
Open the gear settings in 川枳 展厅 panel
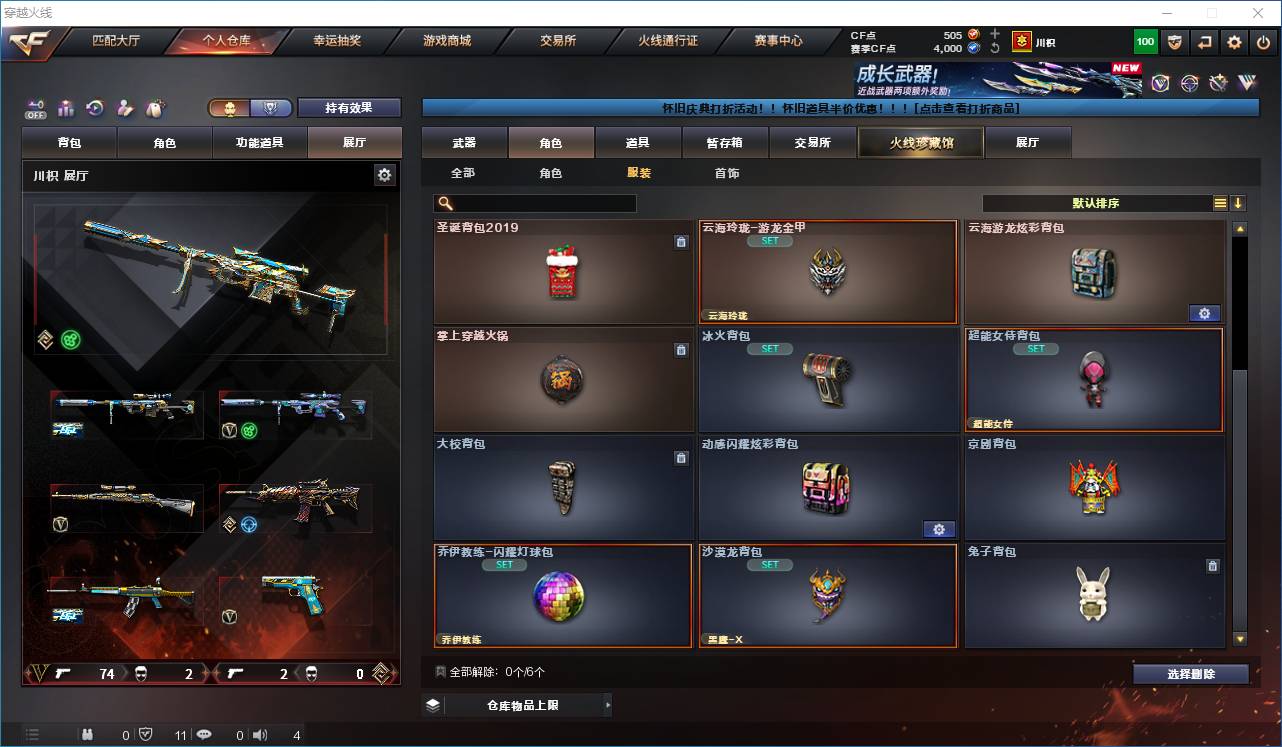(385, 174)
